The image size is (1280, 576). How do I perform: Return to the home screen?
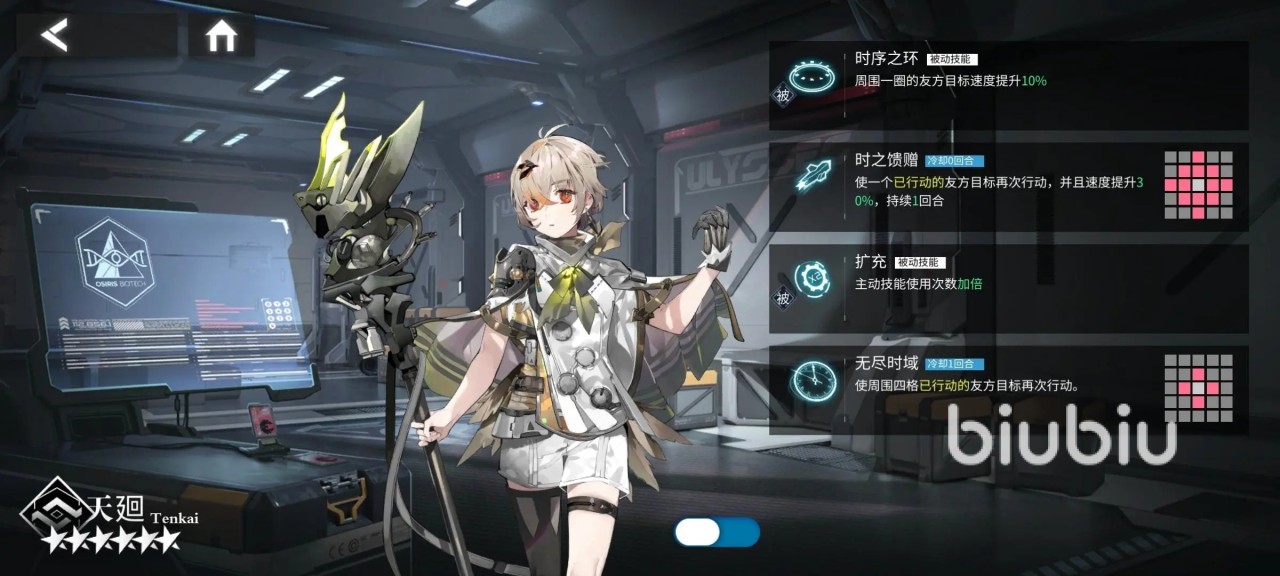[221, 36]
